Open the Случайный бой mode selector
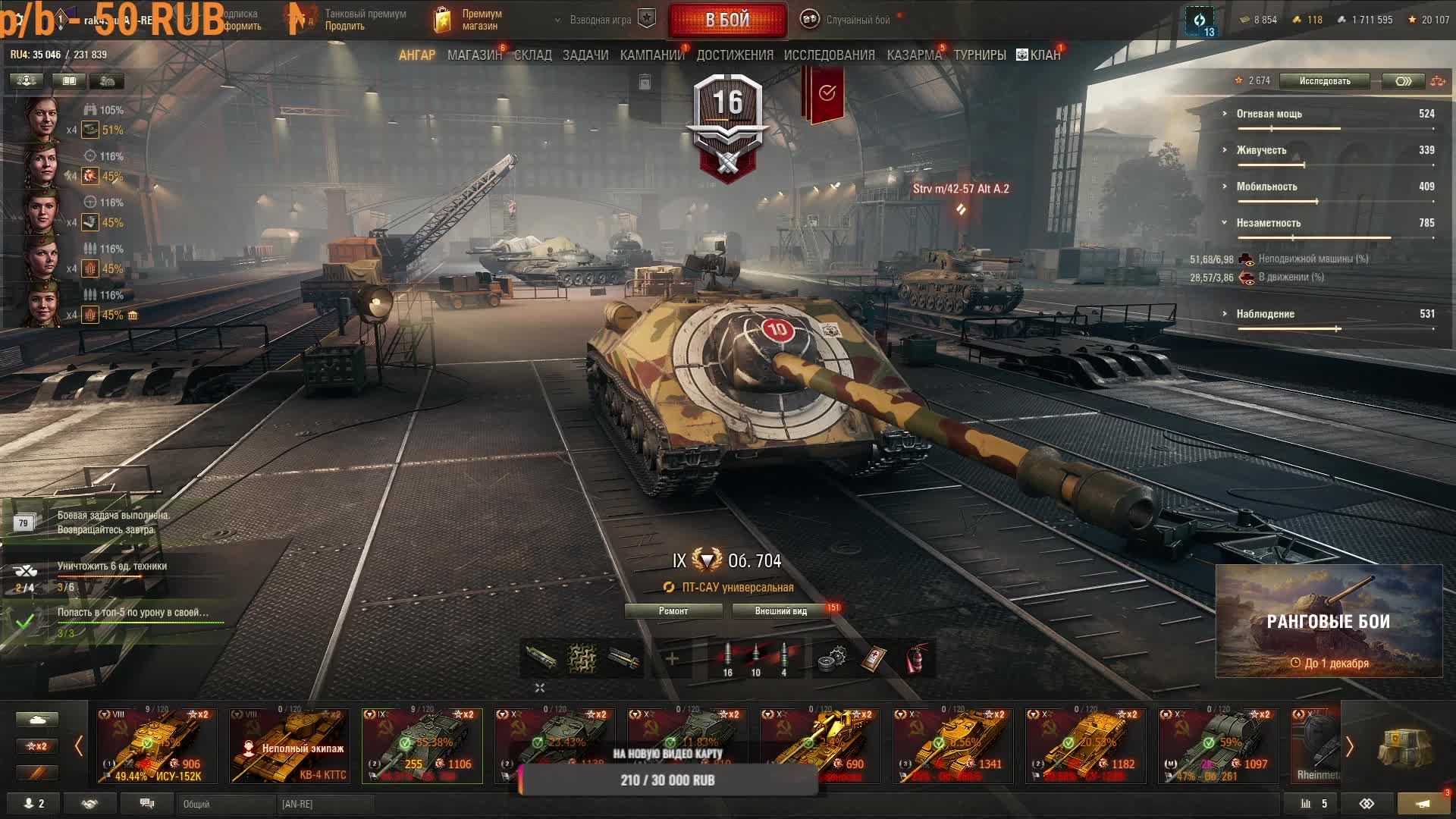 pos(849,20)
